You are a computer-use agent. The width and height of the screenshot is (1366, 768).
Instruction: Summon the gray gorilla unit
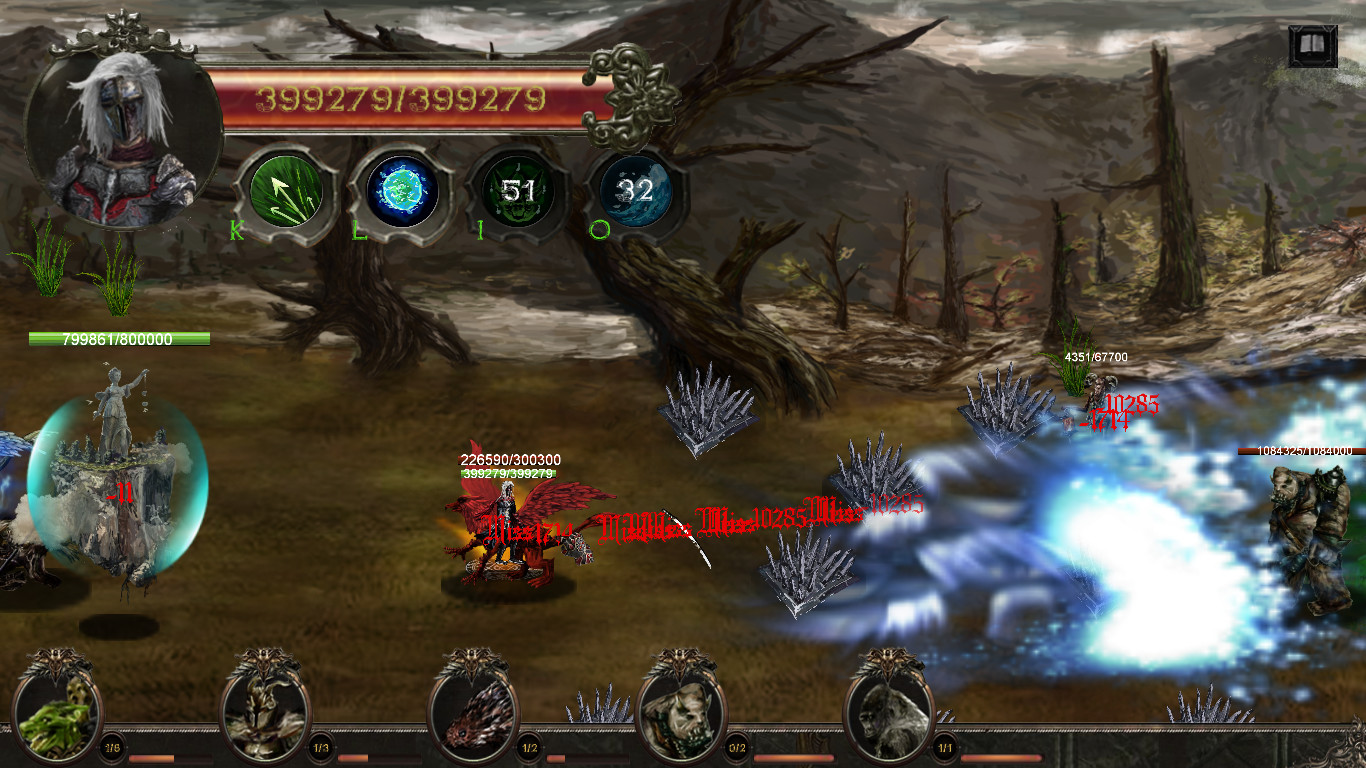(890, 716)
